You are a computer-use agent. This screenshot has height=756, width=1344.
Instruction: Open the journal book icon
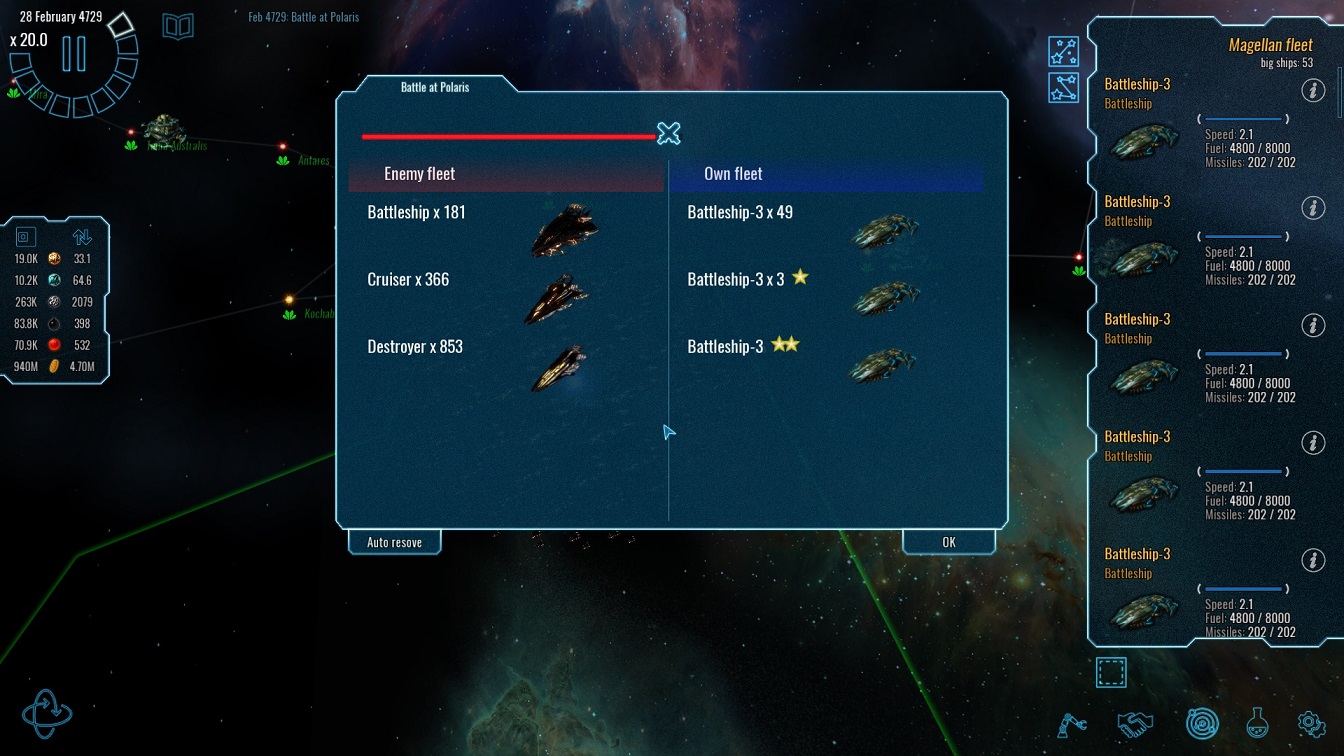[x=178, y=26]
